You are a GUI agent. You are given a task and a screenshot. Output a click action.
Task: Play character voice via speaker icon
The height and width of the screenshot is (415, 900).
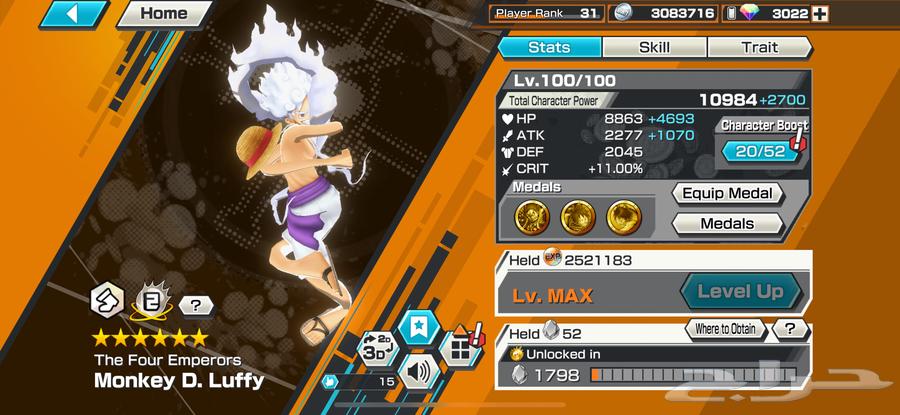[416, 373]
